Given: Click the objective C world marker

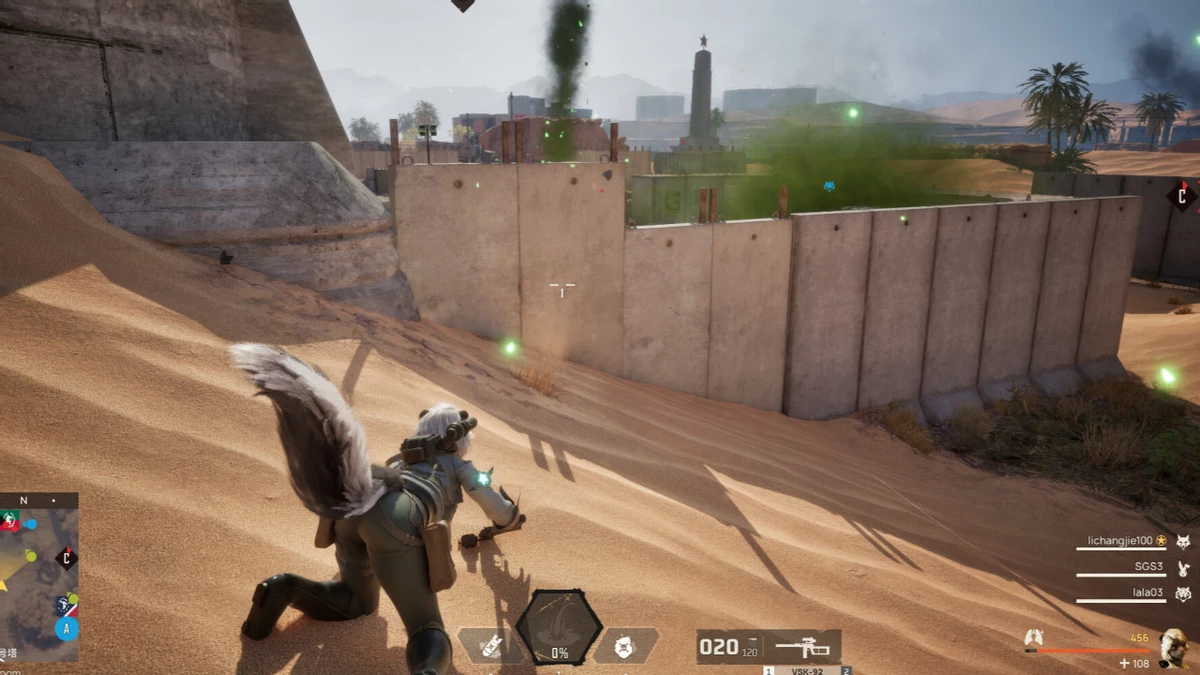Looking at the screenshot, I should (1181, 194).
